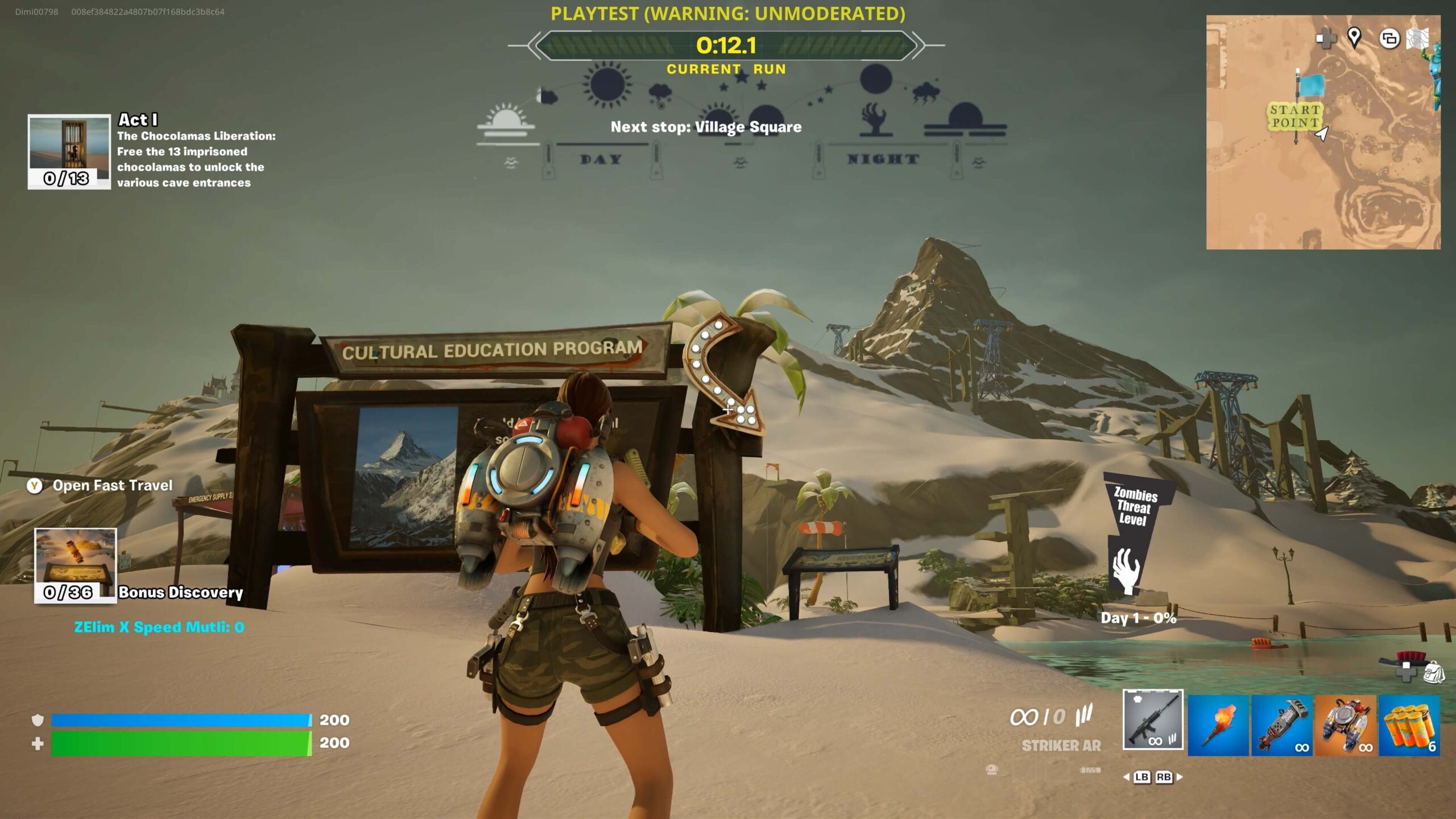1456x819 pixels.
Task: Click the map pin icon on minimap
Action: [x=1354, y=38]
